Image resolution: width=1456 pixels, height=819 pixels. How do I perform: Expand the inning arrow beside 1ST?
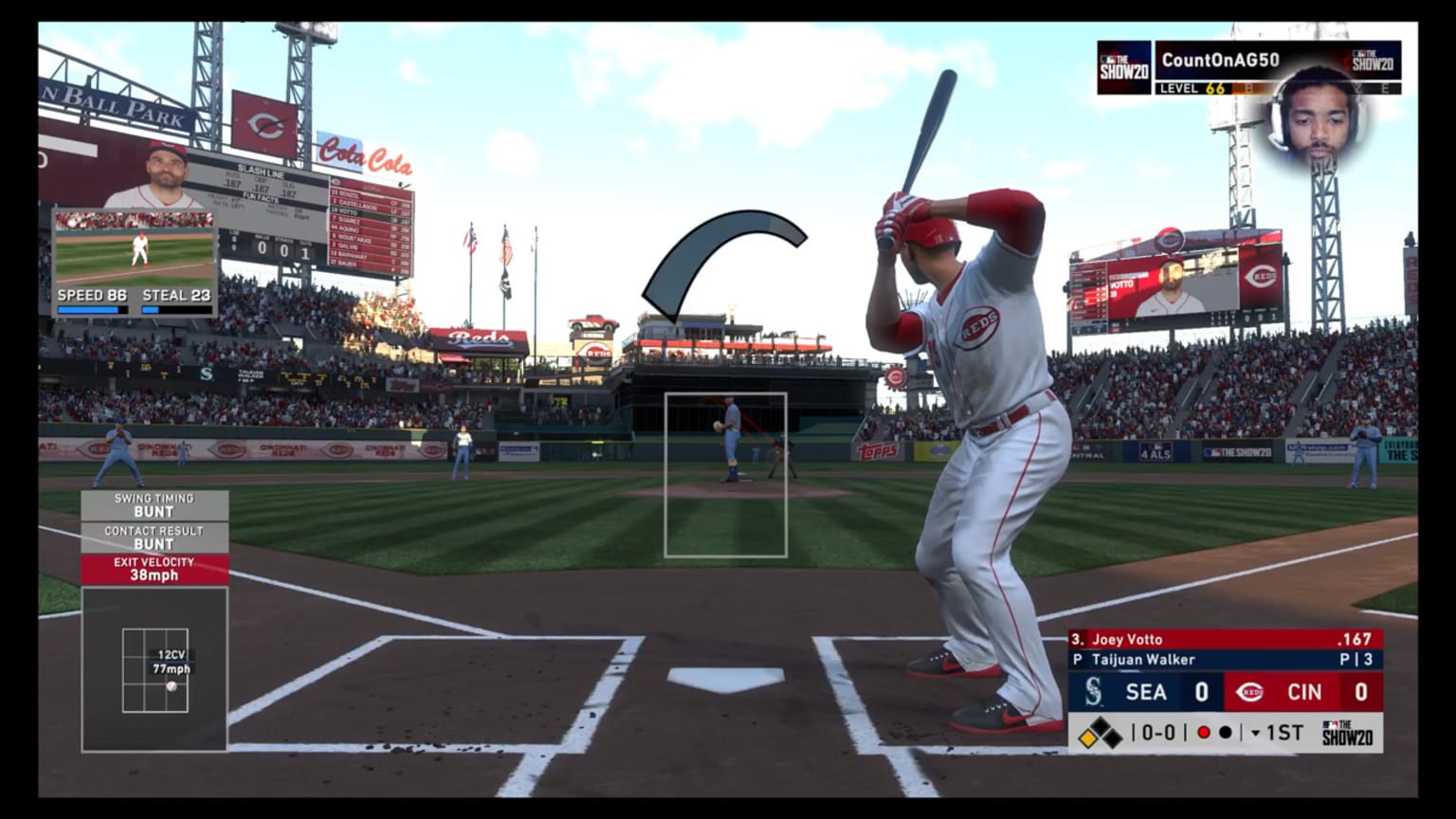[x=1256, y=733]
